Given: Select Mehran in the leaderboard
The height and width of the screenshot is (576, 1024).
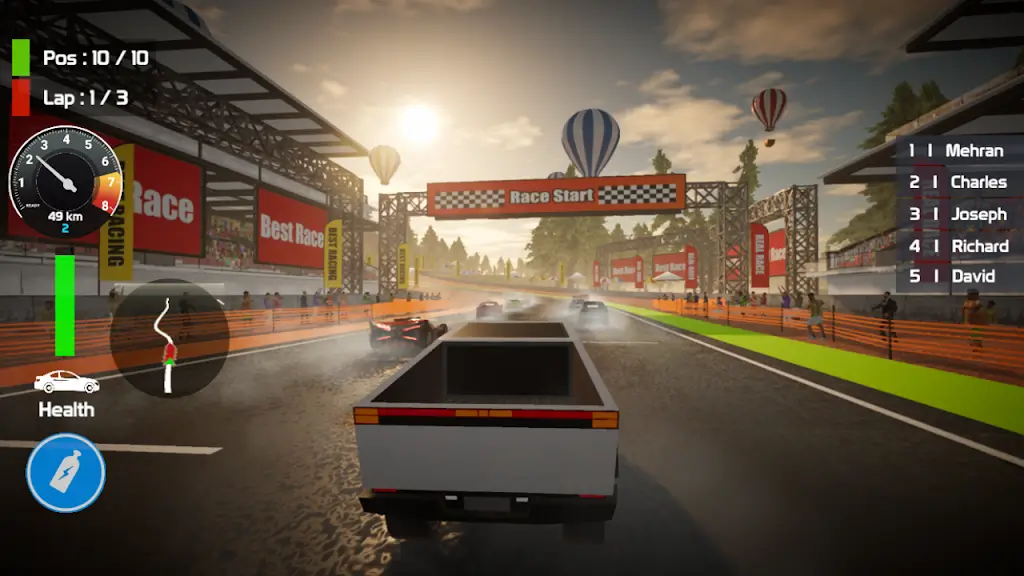Looking at the screenshot, I should pyautogui.click(x=958, y=150).
